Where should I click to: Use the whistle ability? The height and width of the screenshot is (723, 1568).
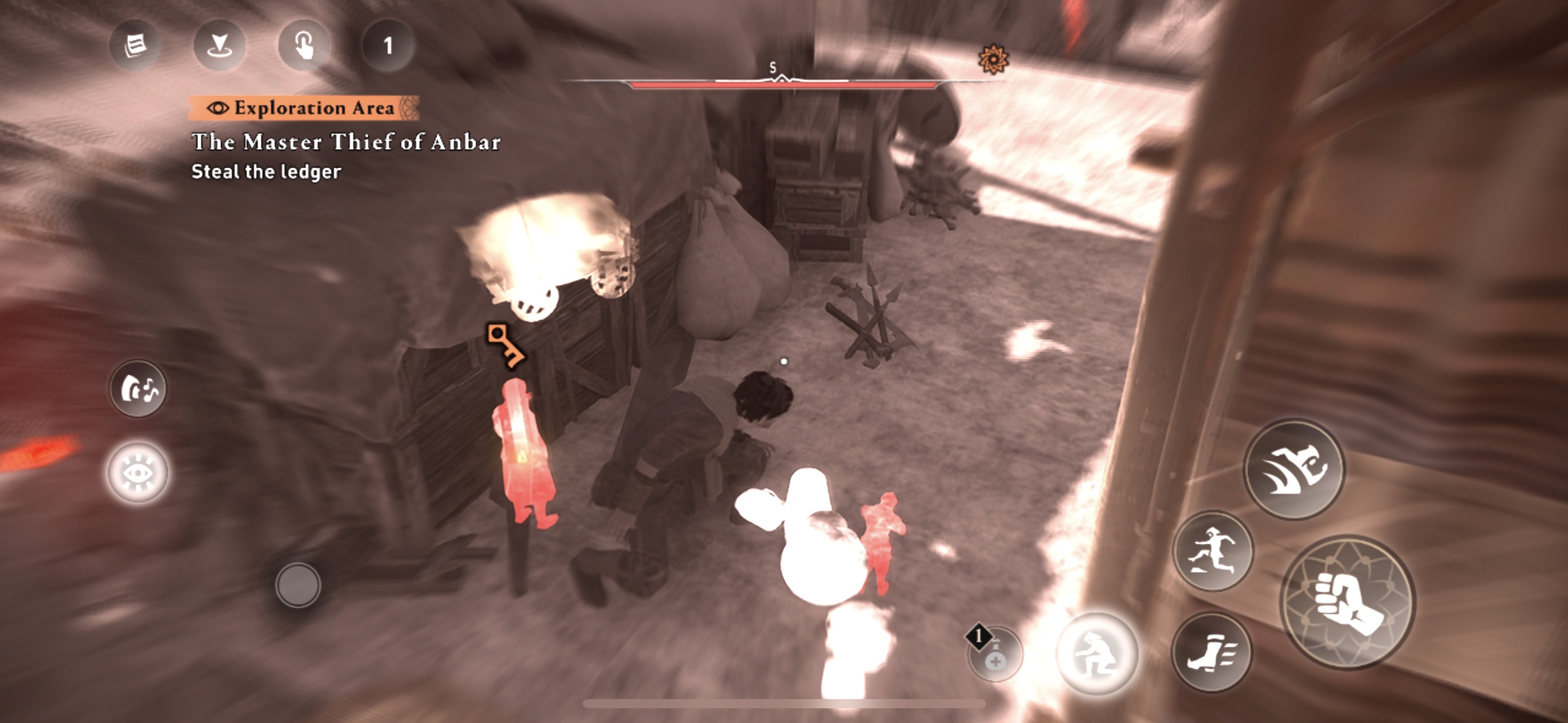pos(138,388)
